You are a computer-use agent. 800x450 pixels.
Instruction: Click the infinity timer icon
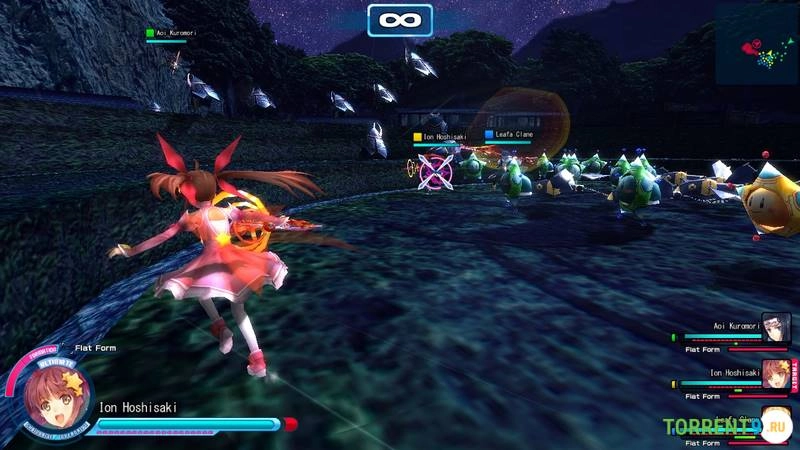(400, 20)
